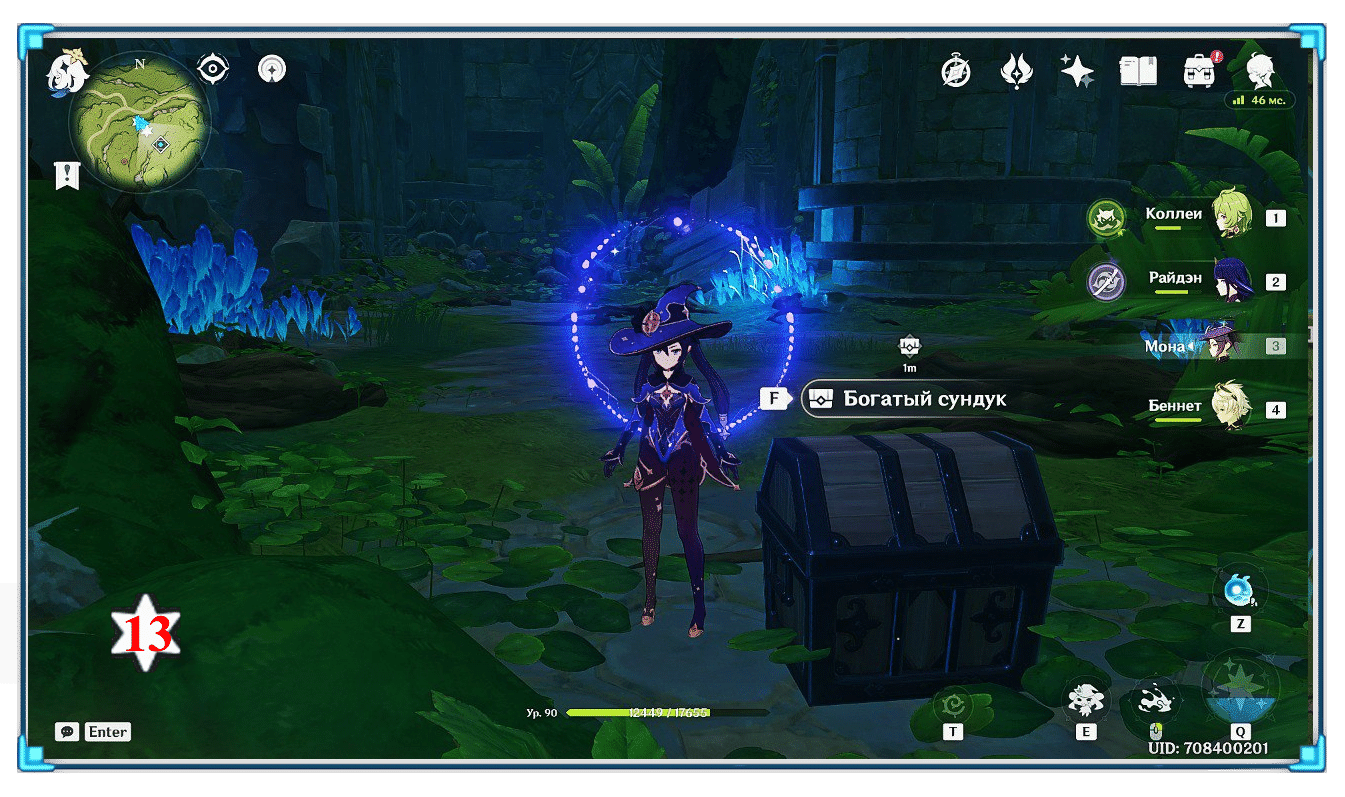The height and width of the screenshot is (797, 1345).
Task: Switch to party member Райдэн
Action: click(1231, 281)
